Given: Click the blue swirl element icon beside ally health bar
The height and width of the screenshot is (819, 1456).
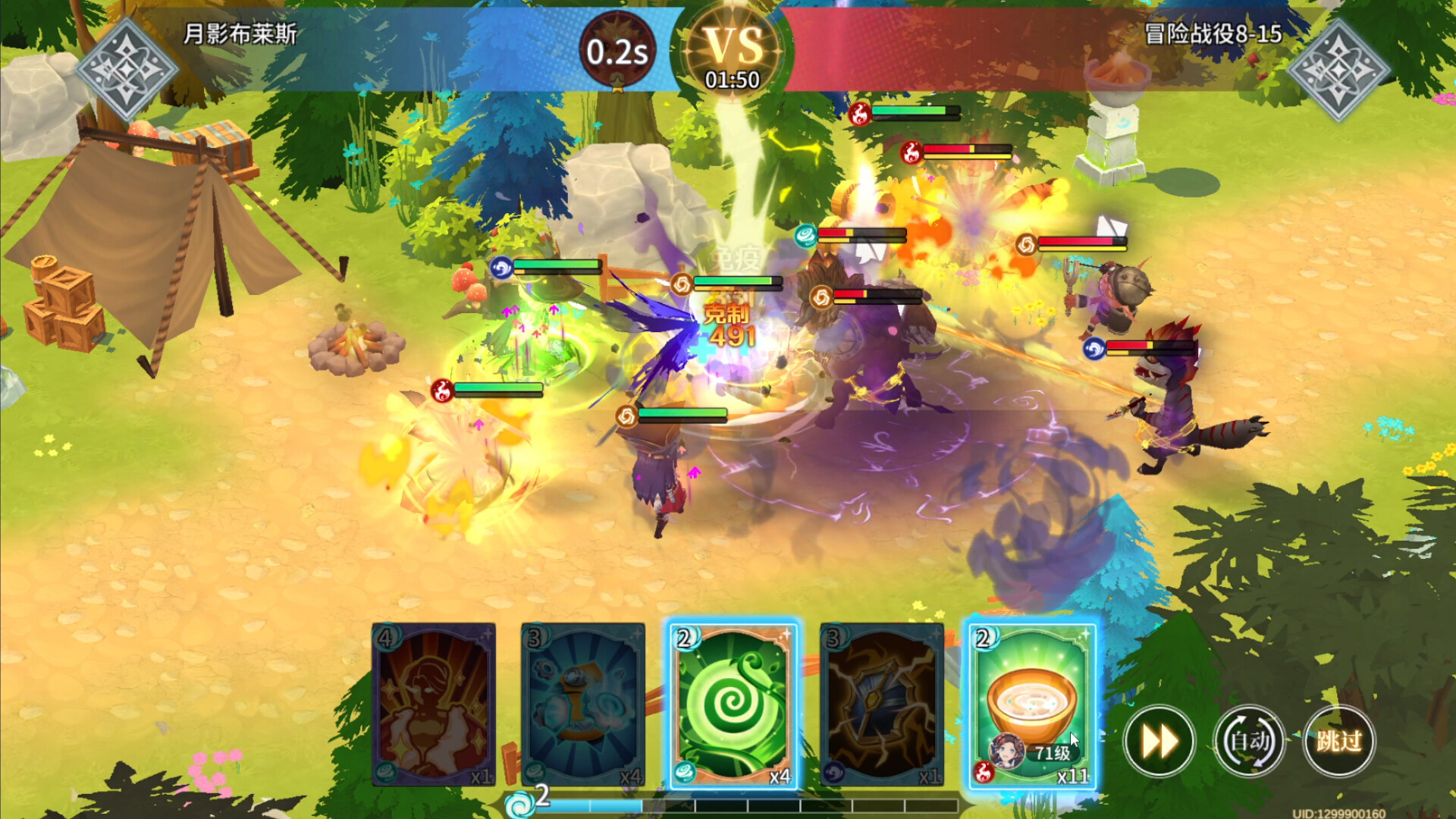Looking at the screenshot, I should tap(503, 267).
